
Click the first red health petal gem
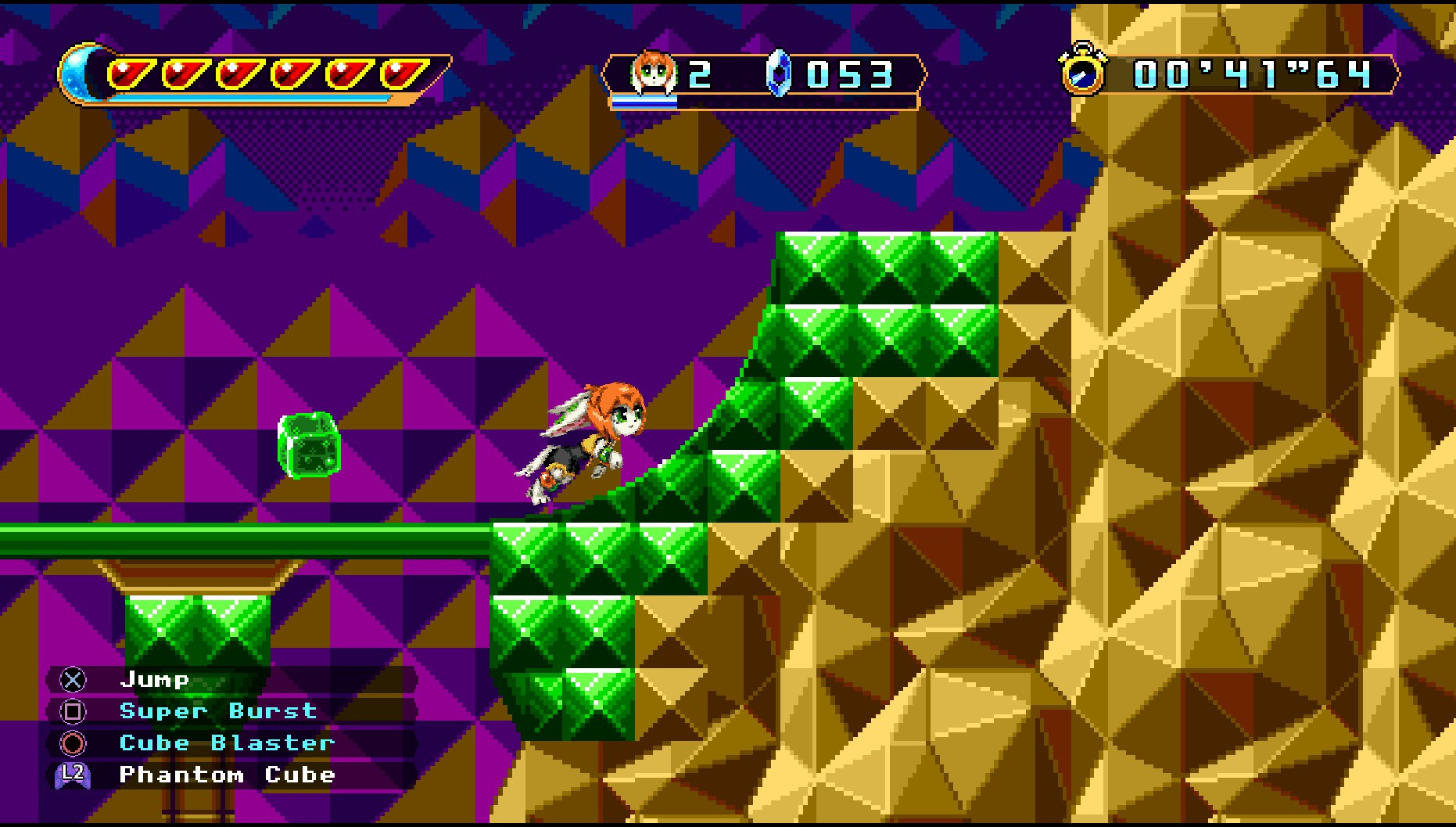pos(131,72)
